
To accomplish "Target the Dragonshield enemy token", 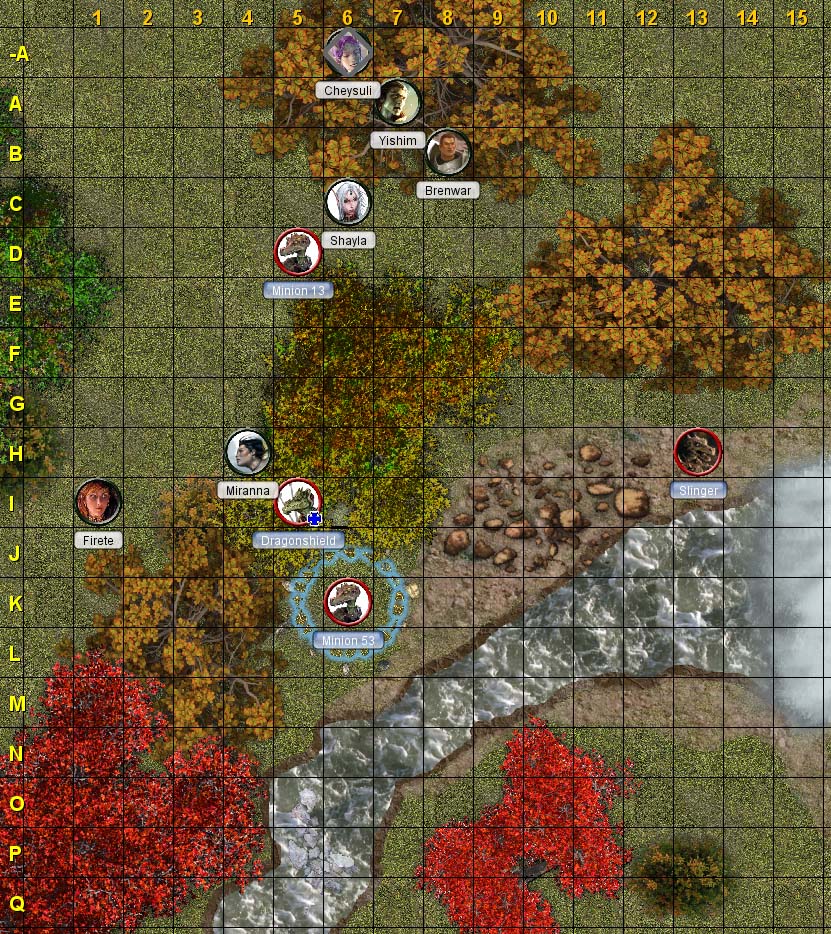I will click(x=298, y=502).
